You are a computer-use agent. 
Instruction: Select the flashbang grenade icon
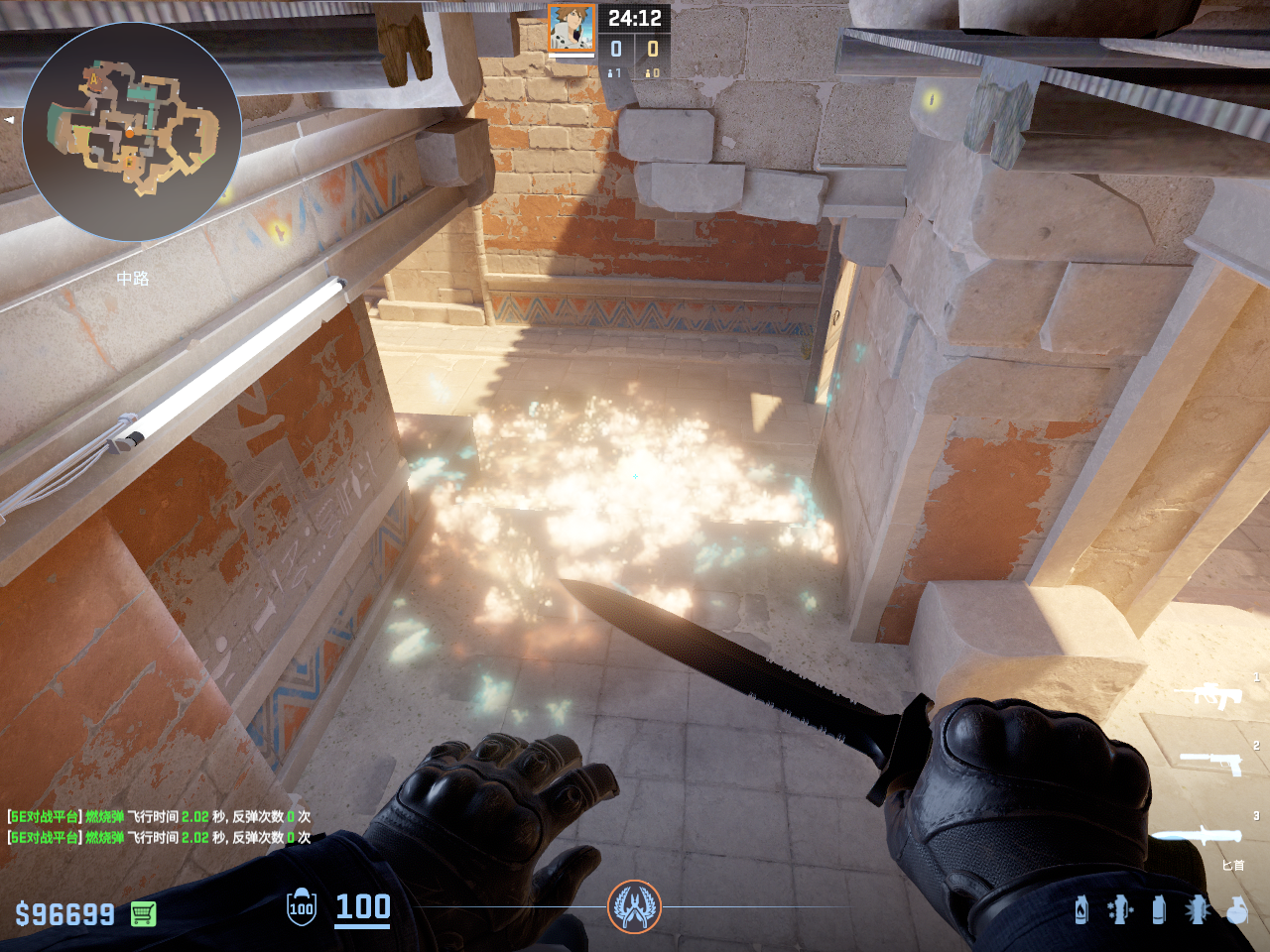click(1119, 909)
